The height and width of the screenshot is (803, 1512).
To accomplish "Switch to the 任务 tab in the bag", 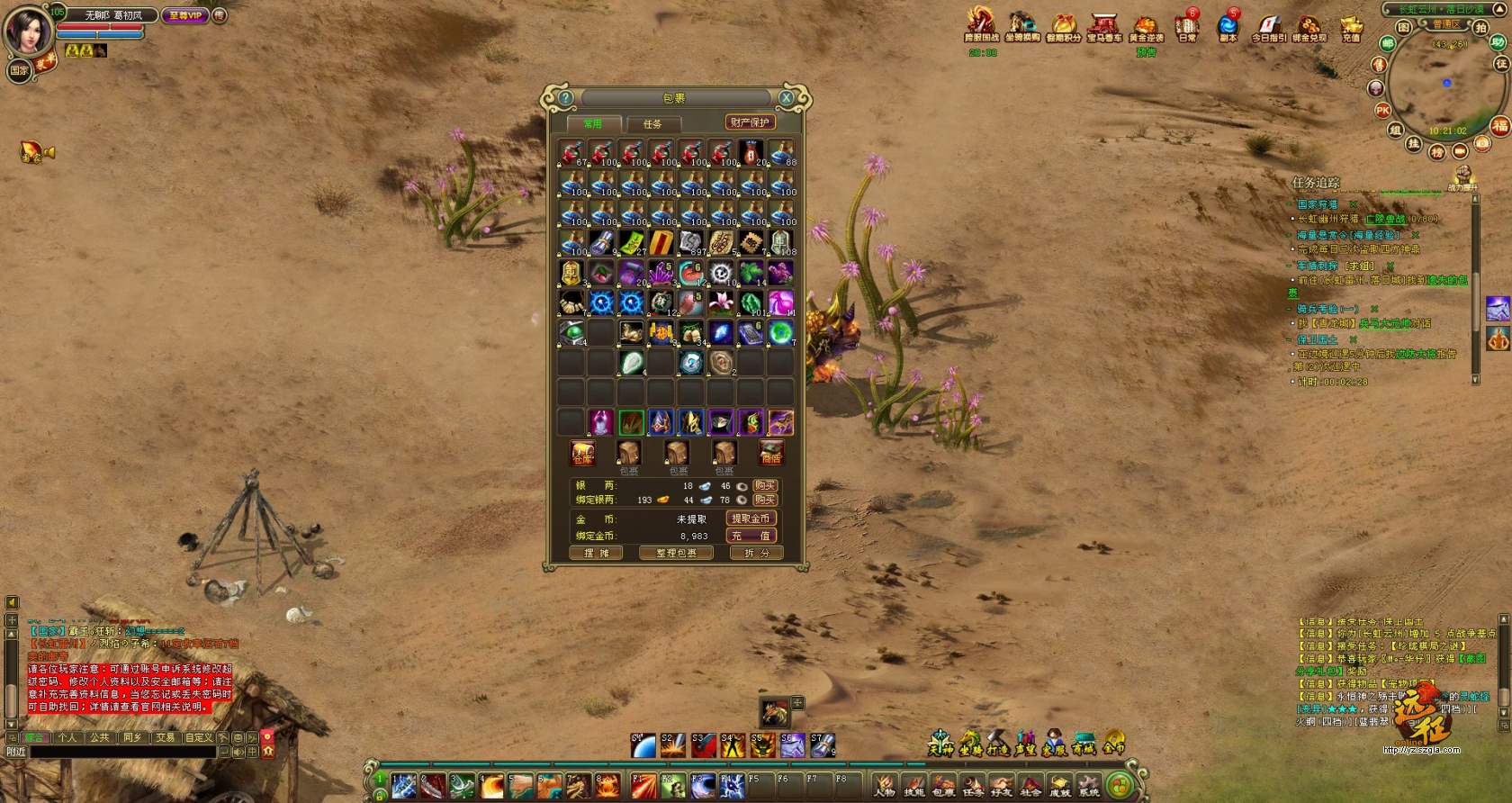I will [652, 124].
